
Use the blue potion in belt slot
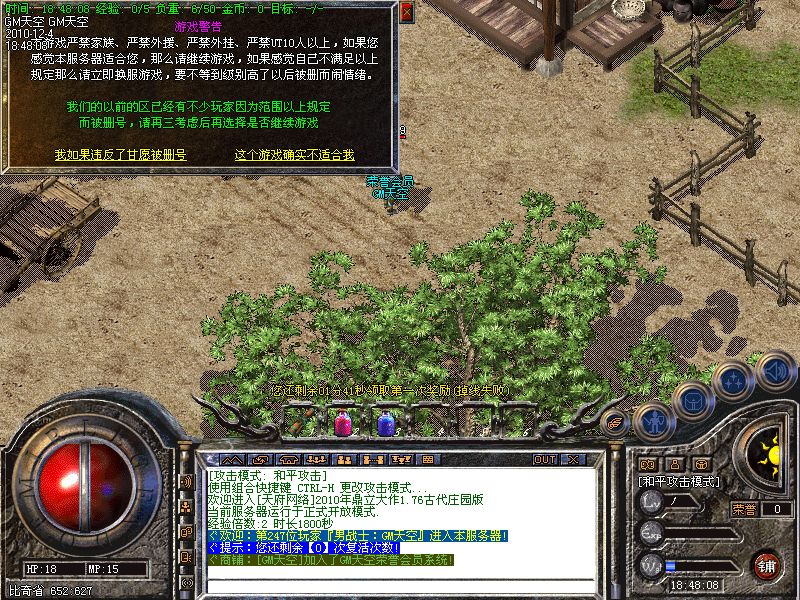click(x=385, y=422)
